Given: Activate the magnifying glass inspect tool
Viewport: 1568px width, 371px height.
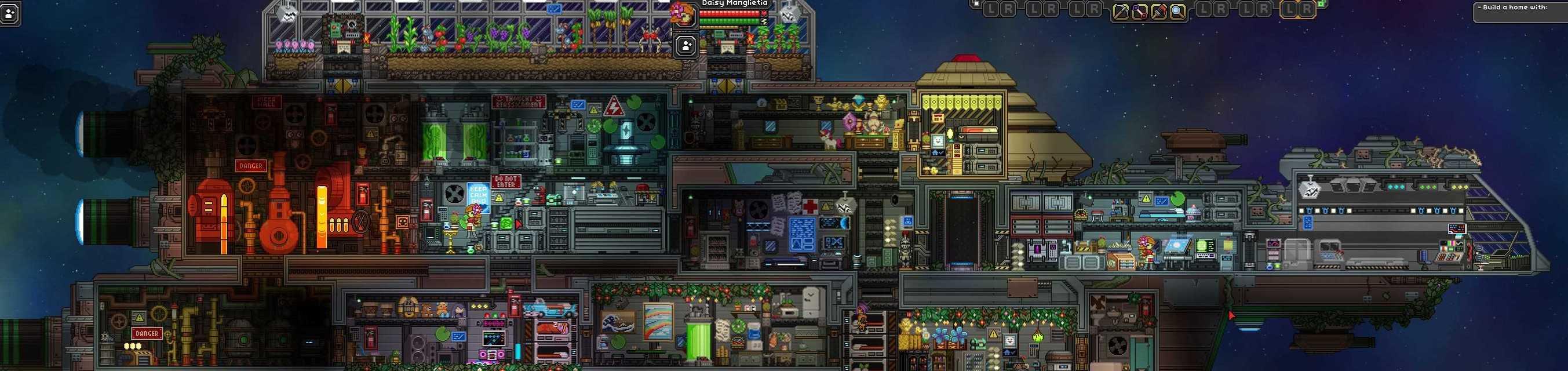Looking at the screenshot, I should pos(1178,11).
